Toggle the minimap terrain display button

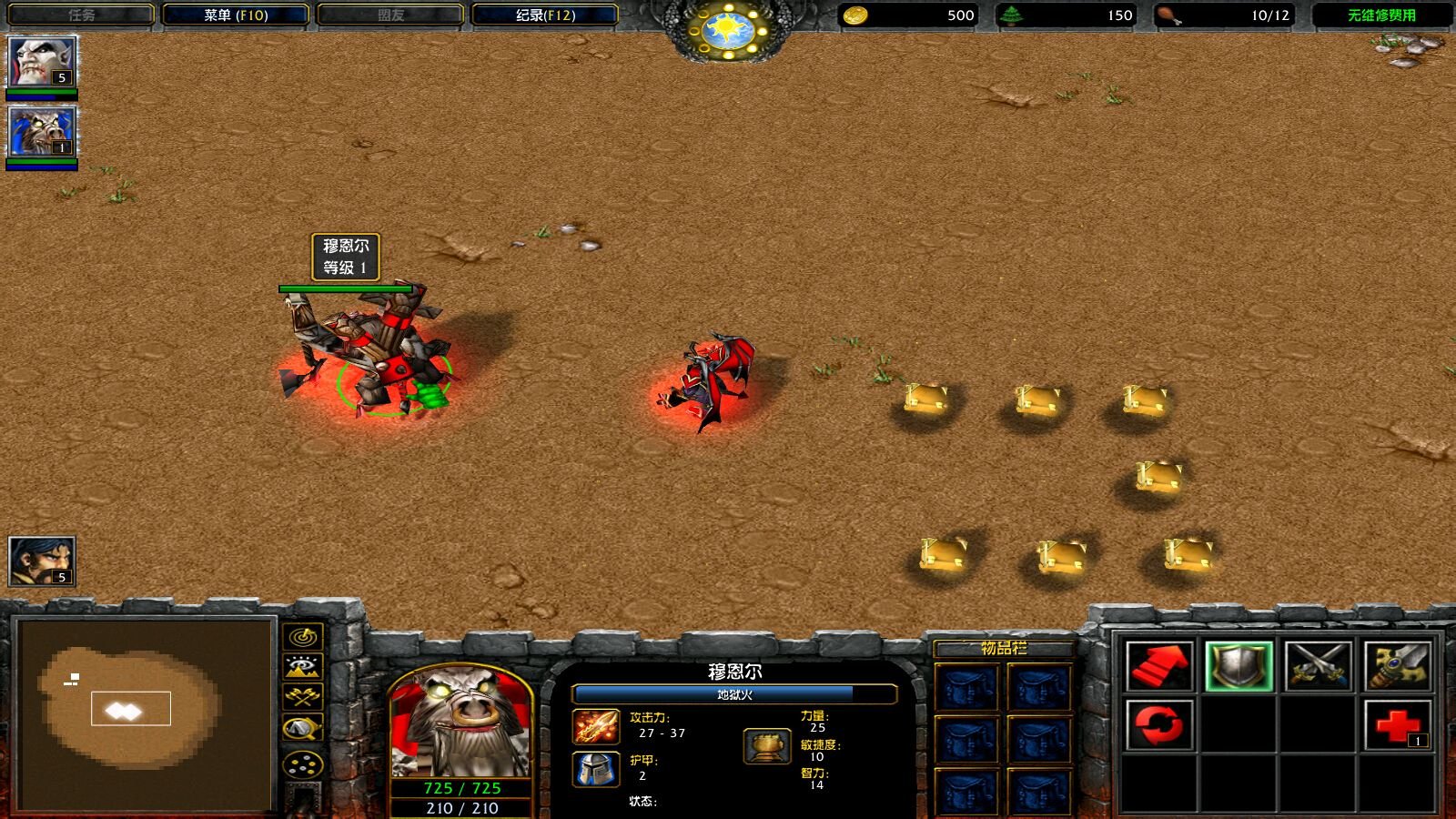pos(303,667)
